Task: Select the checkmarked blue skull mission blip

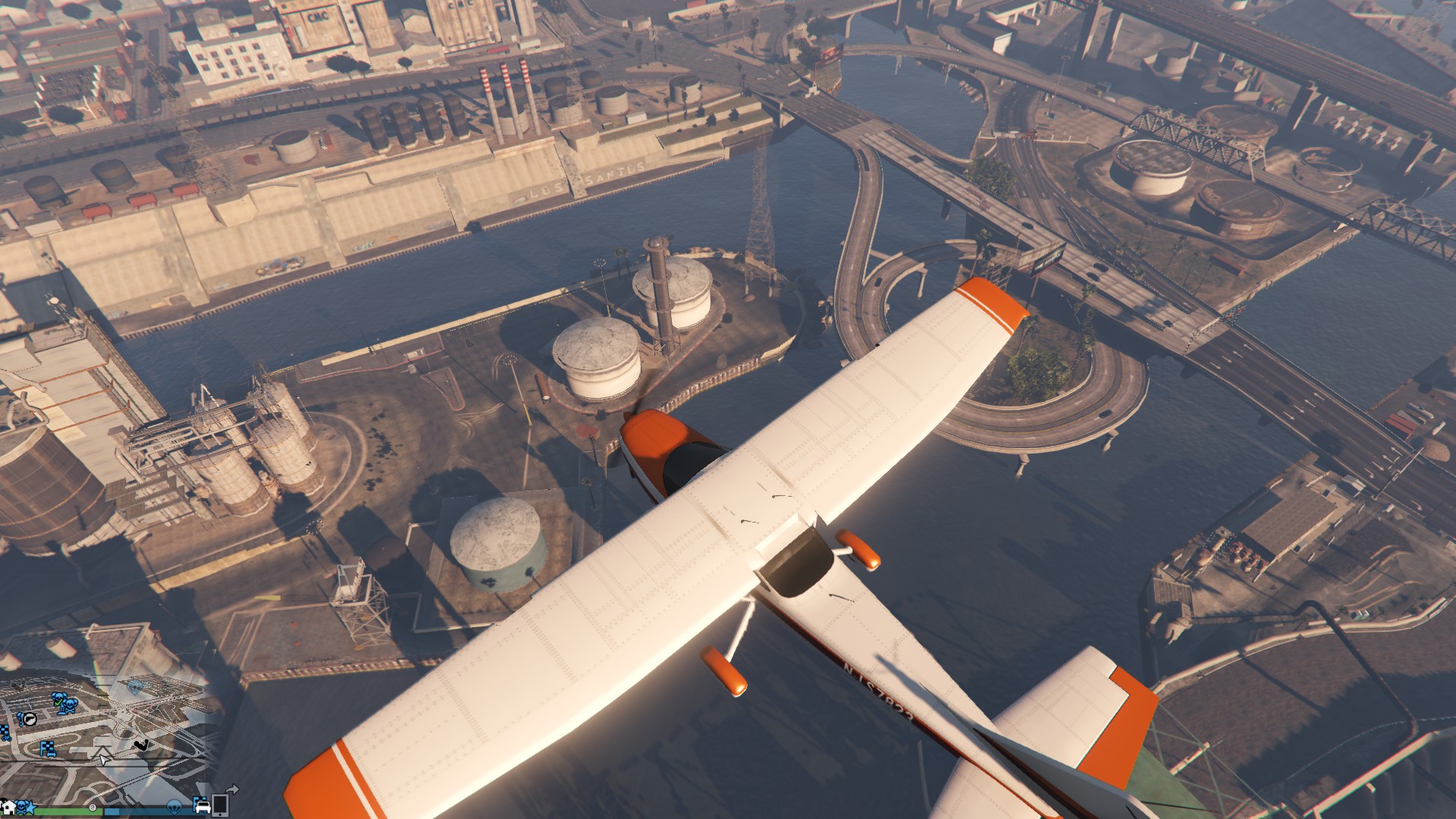Action: [58, 698]
